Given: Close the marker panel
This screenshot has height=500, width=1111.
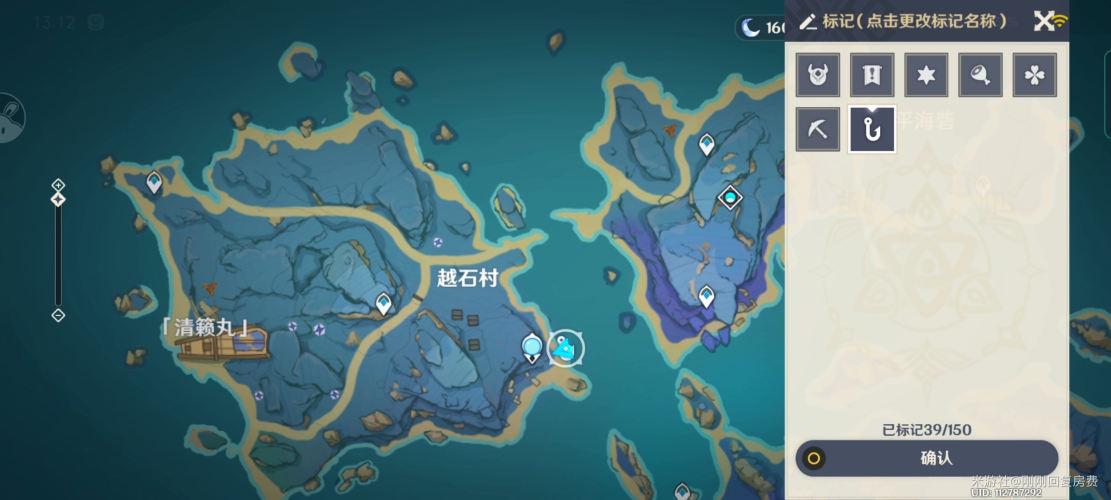Looking at the screenshot, I should (1044, 21).
